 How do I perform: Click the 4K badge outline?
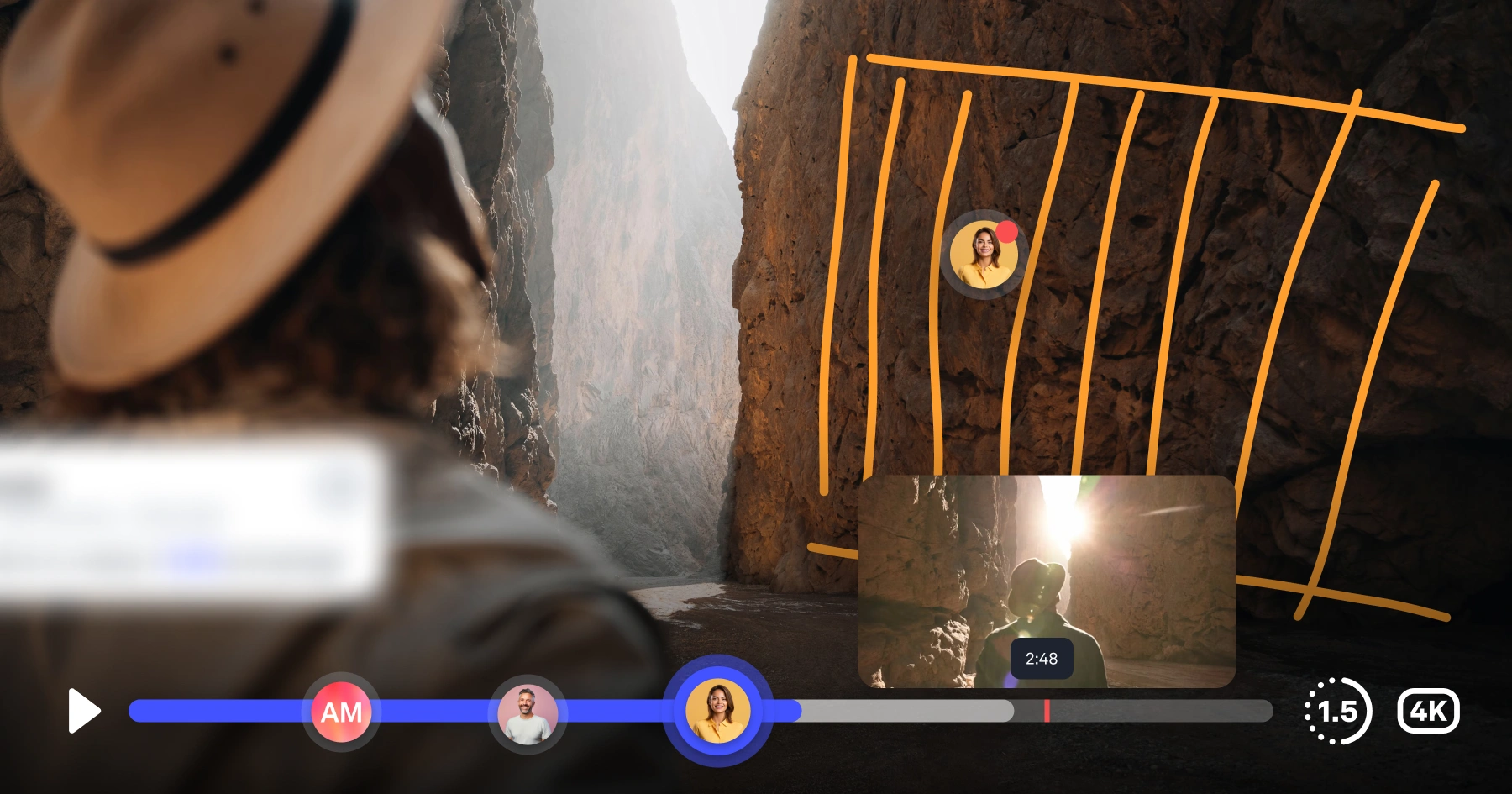click(1429, 712)
